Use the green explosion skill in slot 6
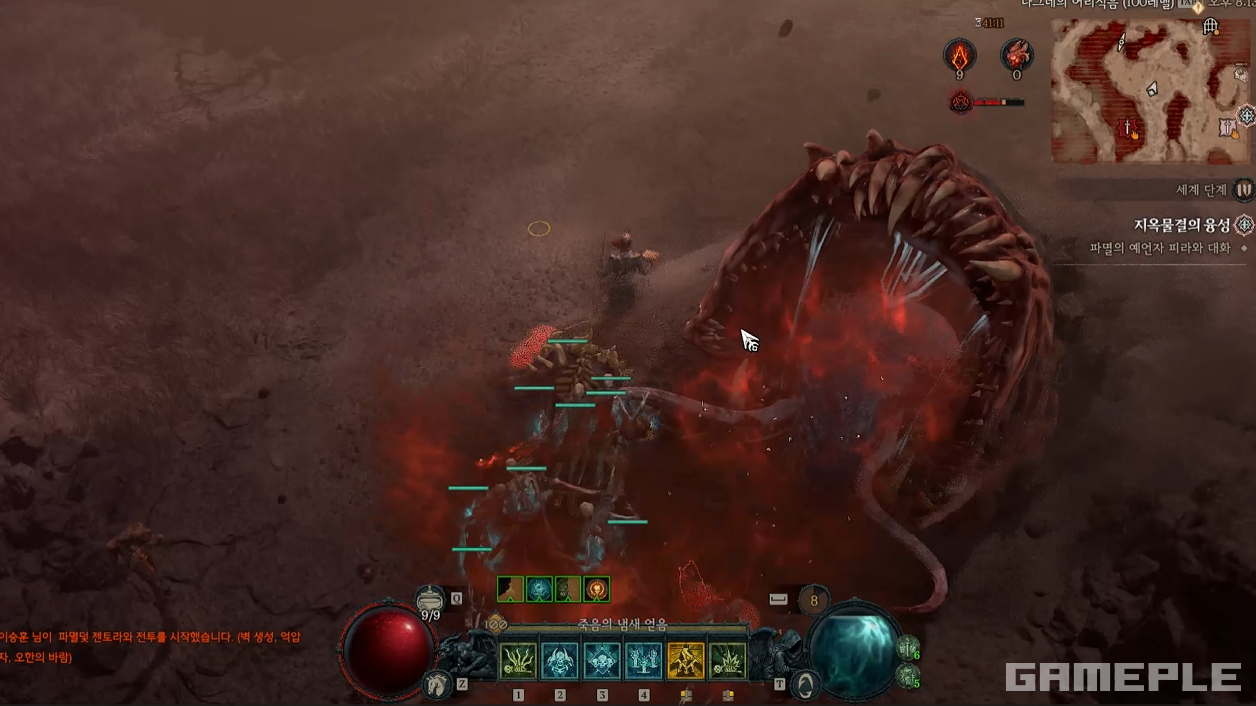The height and width of the screenshot is (706, 1256). click(728, 661)
